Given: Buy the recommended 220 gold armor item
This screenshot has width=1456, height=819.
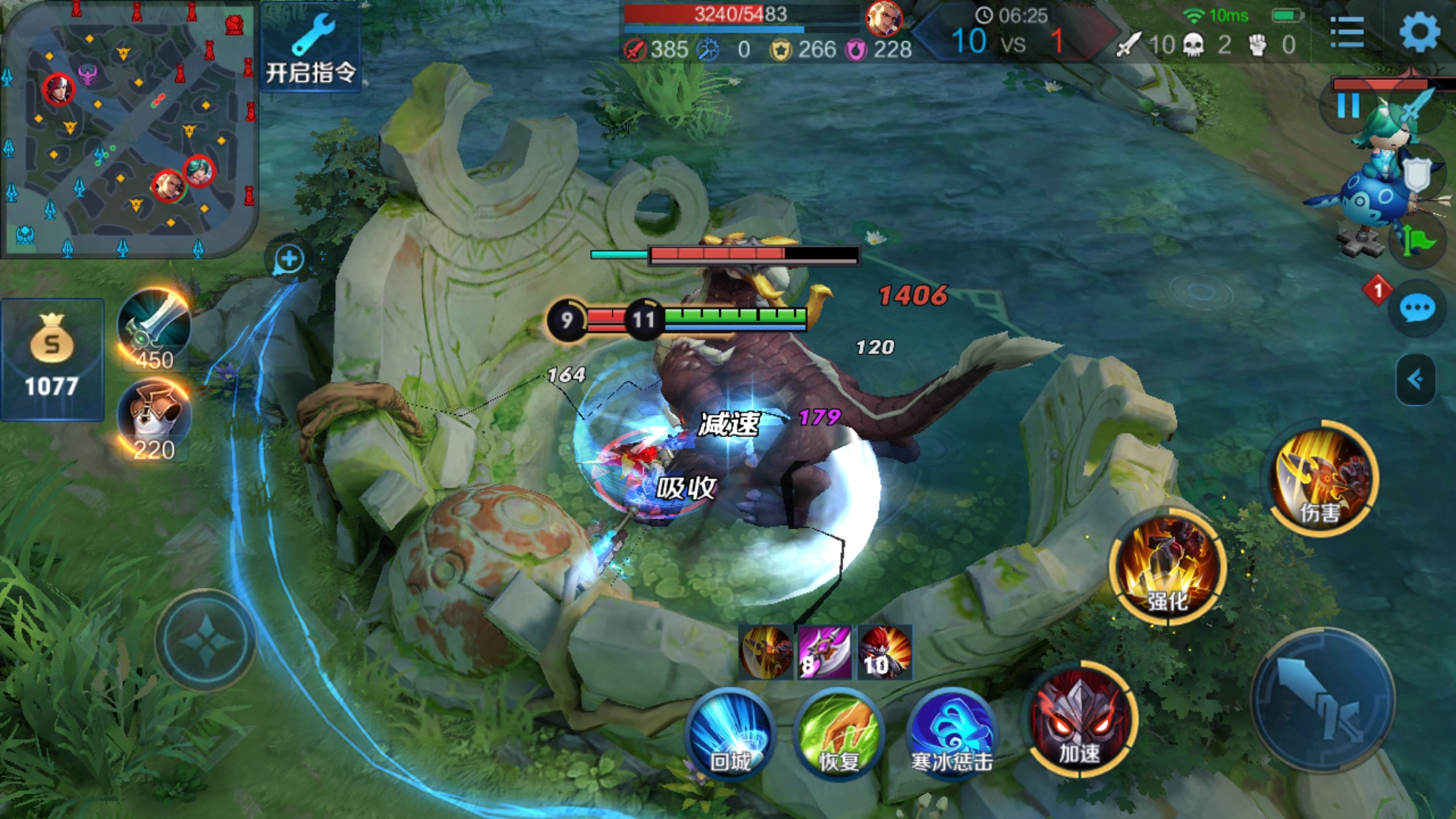Looking at the screenshot, I should (x=155, y=419).
